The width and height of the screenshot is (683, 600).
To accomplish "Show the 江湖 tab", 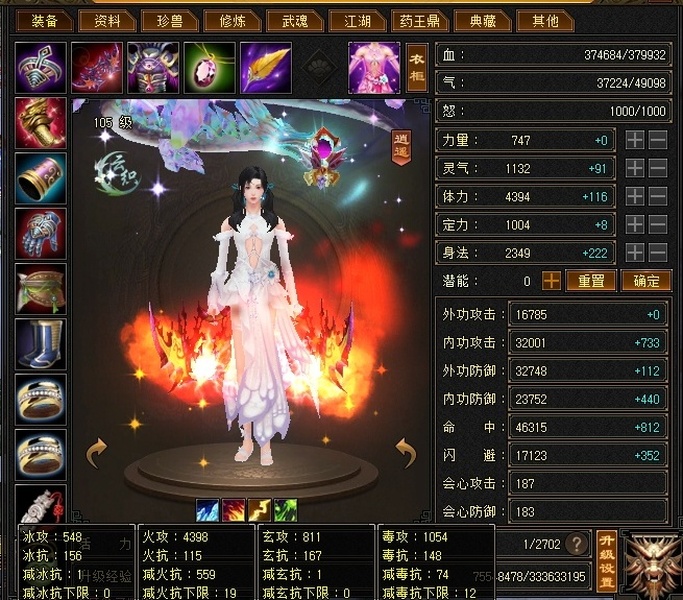I will tap(355, 20).
